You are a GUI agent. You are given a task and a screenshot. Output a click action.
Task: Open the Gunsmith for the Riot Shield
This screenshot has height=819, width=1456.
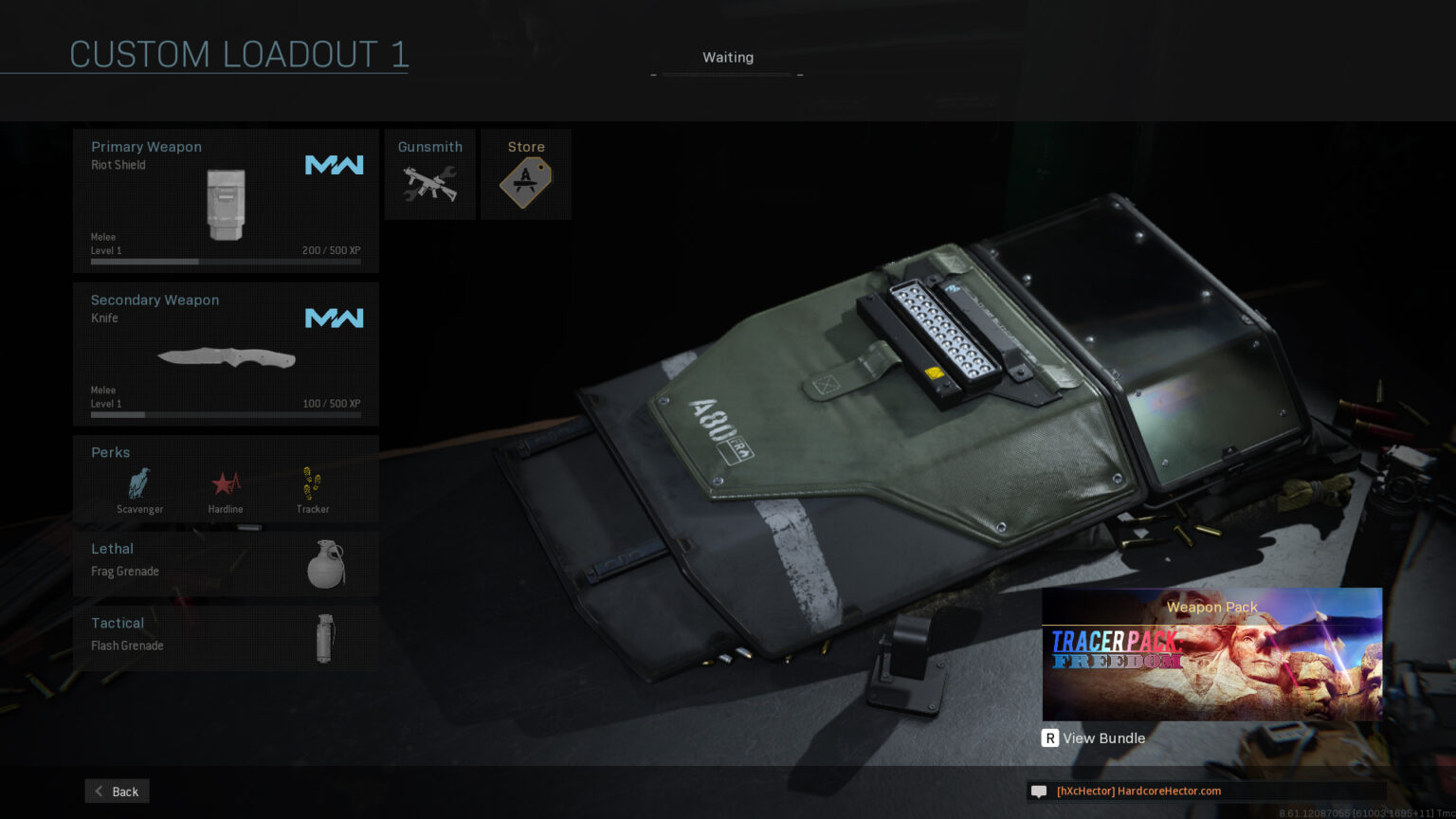[429, 173]
